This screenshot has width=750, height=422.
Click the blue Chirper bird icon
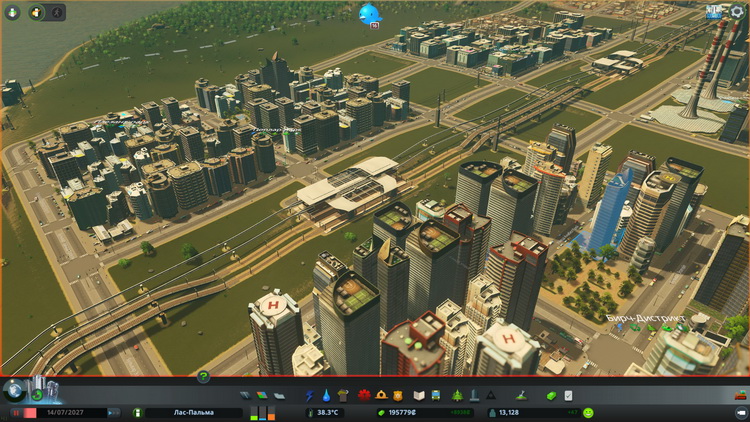tap(370, 13)
